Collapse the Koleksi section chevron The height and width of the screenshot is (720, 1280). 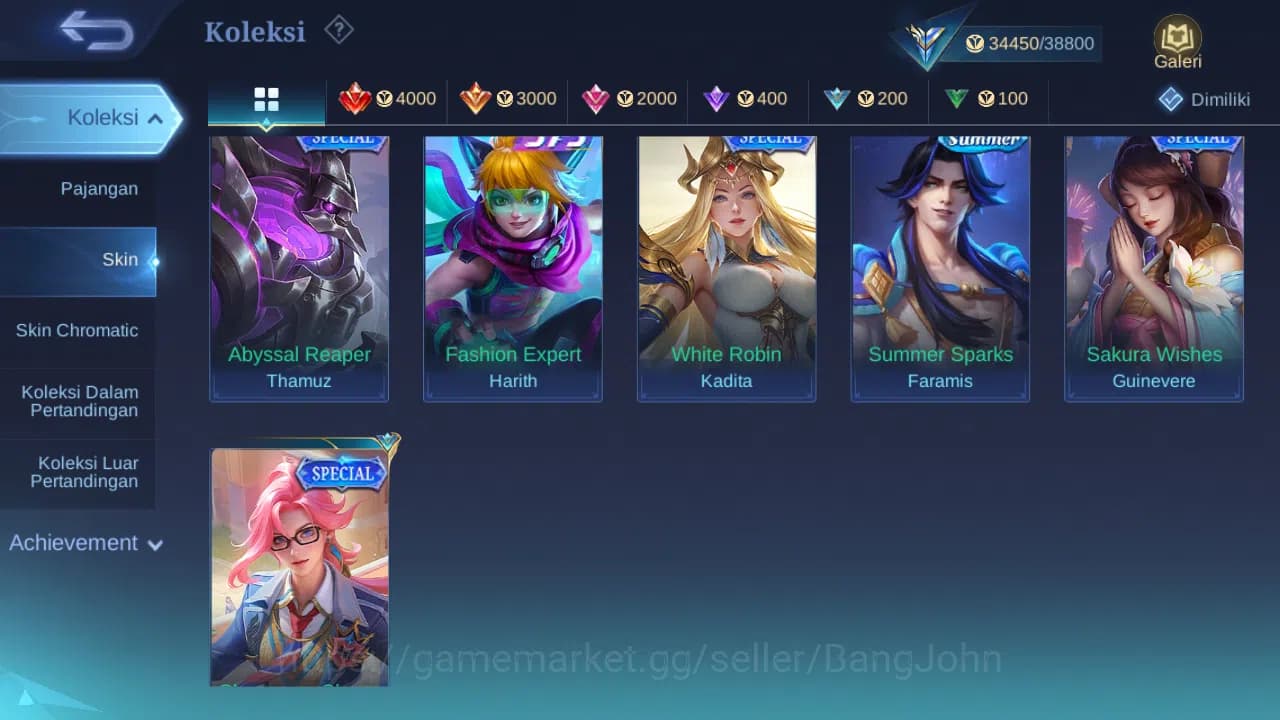155,117
